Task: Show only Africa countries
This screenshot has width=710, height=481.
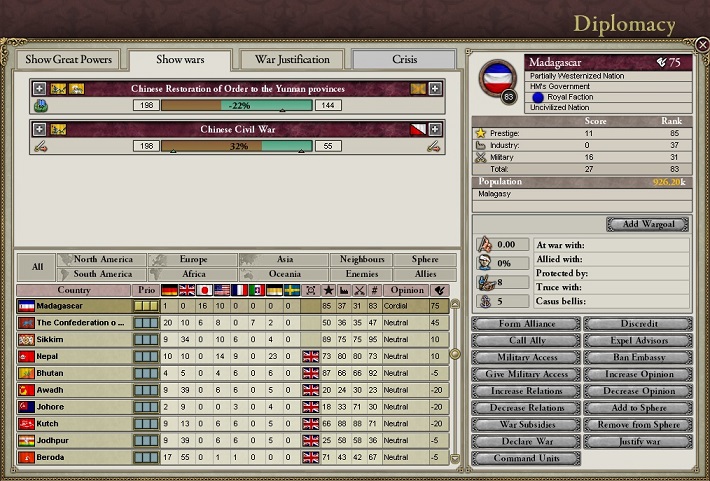Action: click(x=193, y=273)
